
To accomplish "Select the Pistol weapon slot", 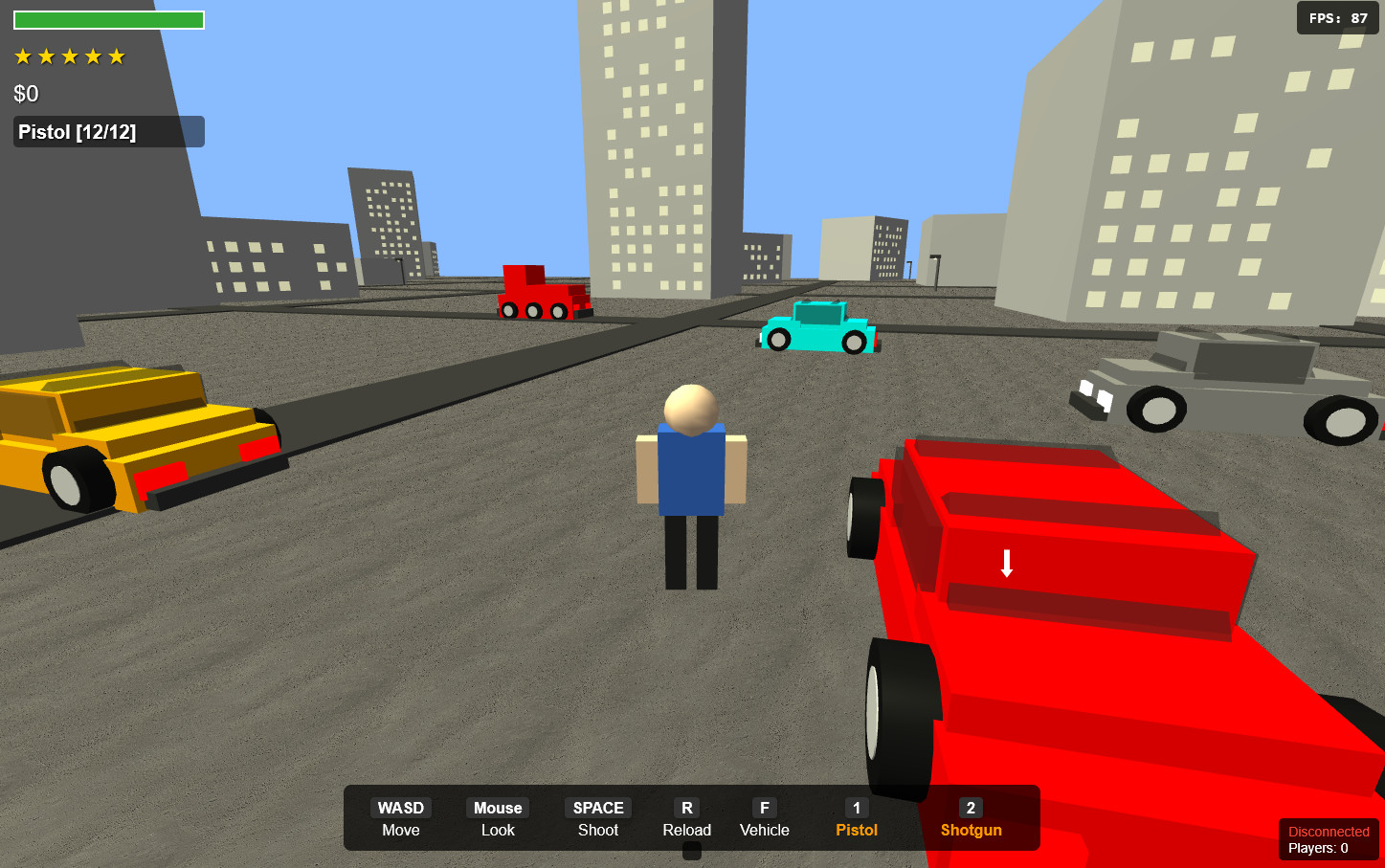I will click(x=855, y=818).
